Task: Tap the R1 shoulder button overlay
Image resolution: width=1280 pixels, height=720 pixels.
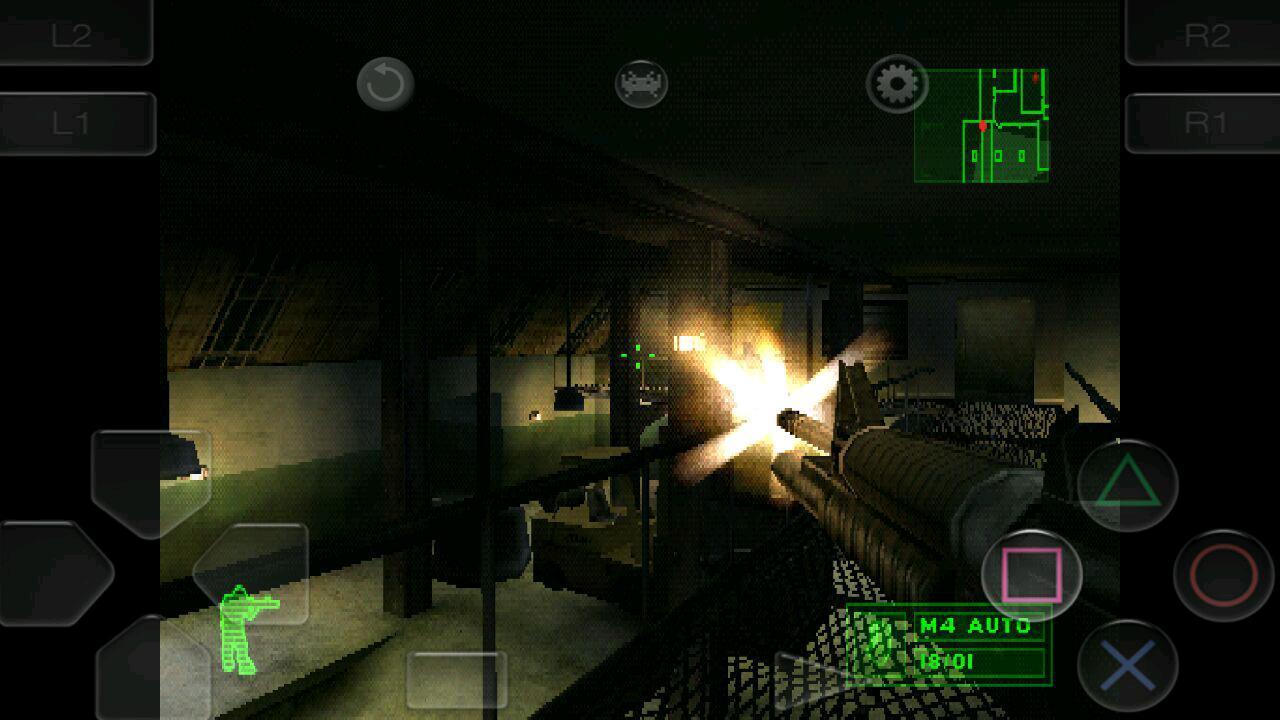Action: [x=1204, y=123]
